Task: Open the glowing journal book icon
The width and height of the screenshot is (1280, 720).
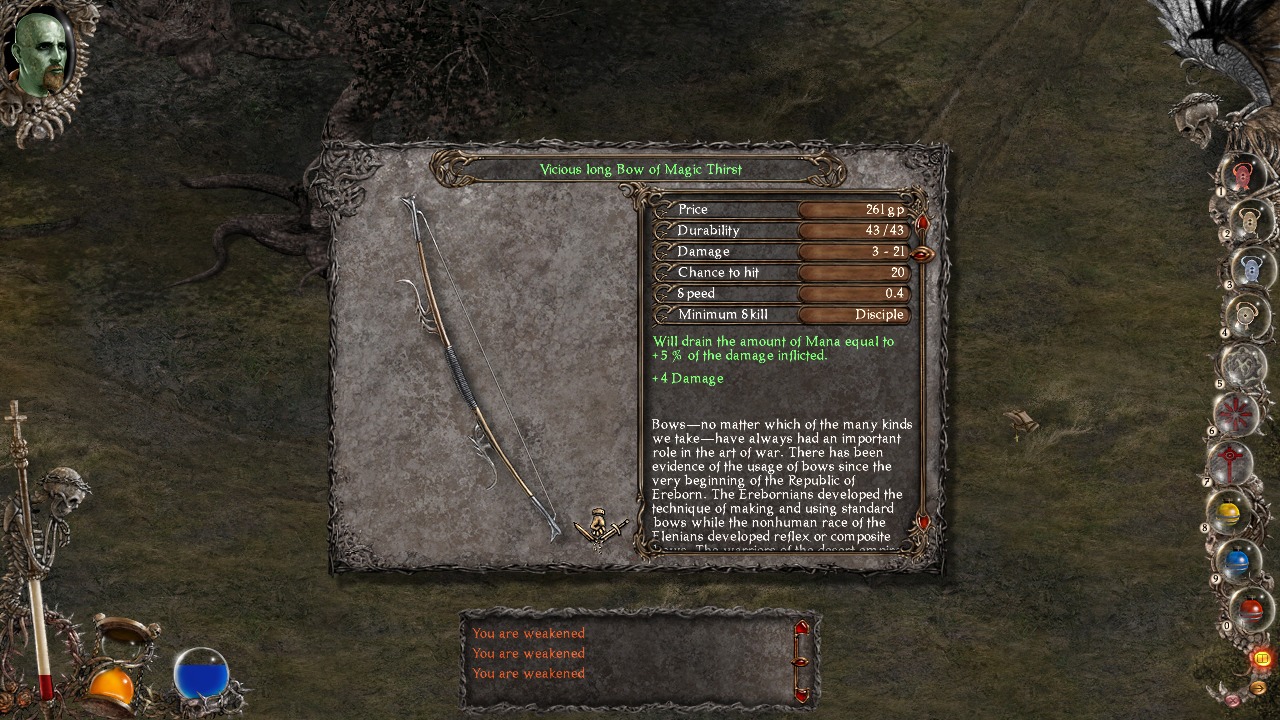Action: (x=1259, y=659)
